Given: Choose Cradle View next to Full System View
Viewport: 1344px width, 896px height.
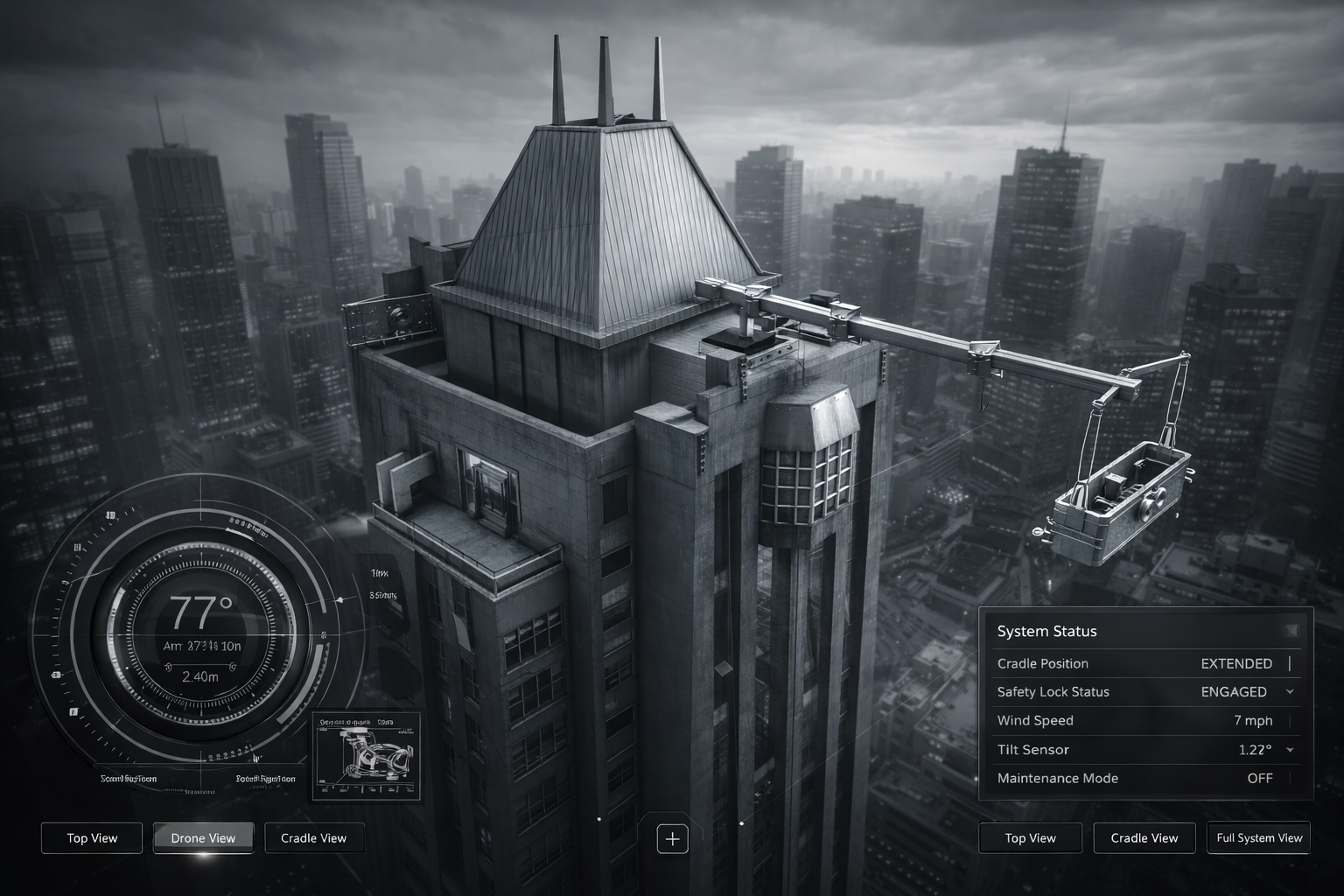Looking at the screenshot, I should (1144, 838).
